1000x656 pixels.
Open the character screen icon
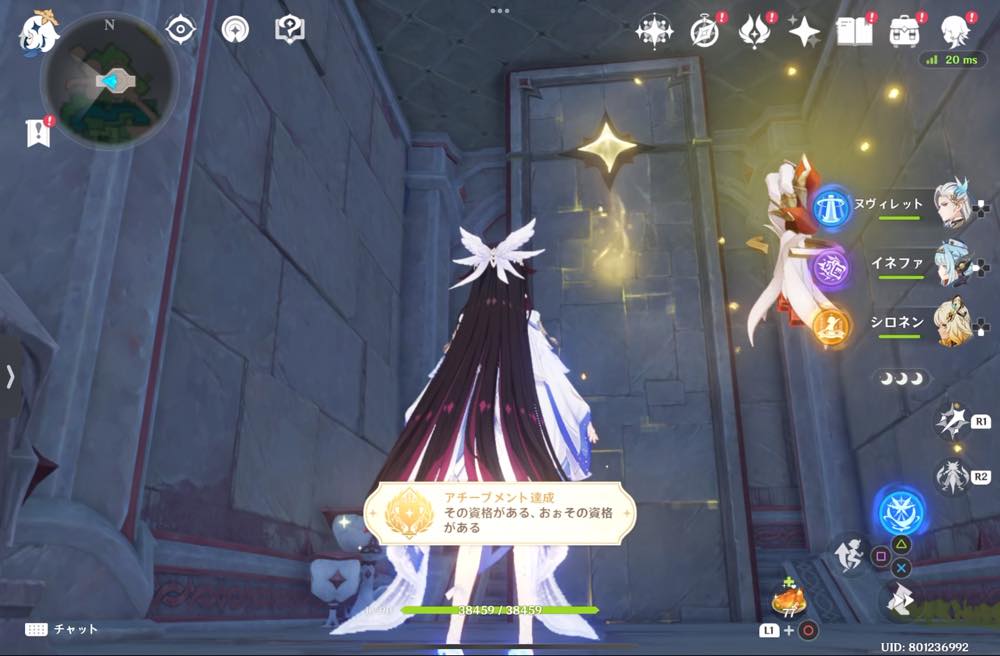(957, 32)
